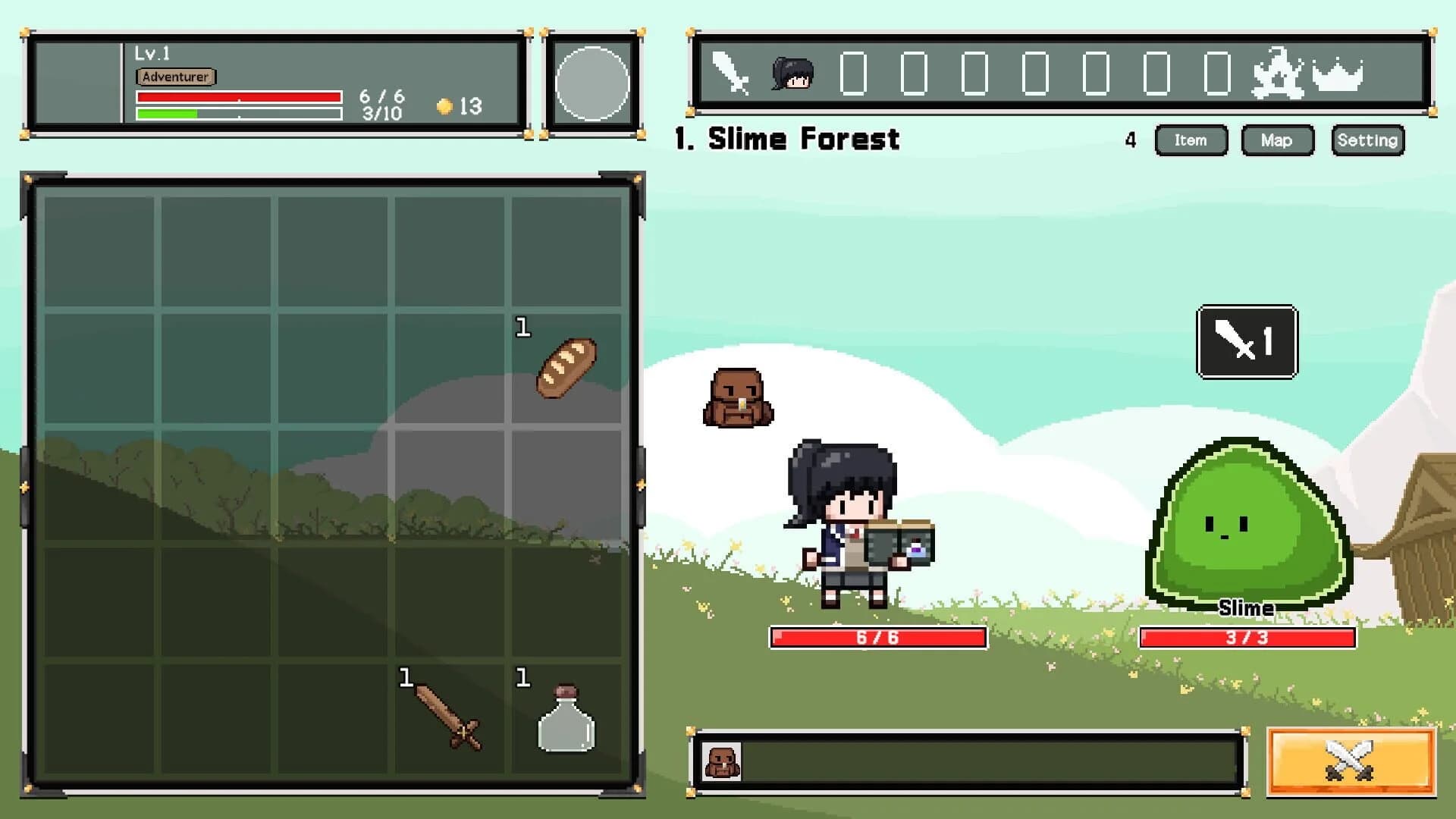Screen dimensions: 1456x819
Task: Click the player's red 6/6 health bar
Action: pos(878,638)
